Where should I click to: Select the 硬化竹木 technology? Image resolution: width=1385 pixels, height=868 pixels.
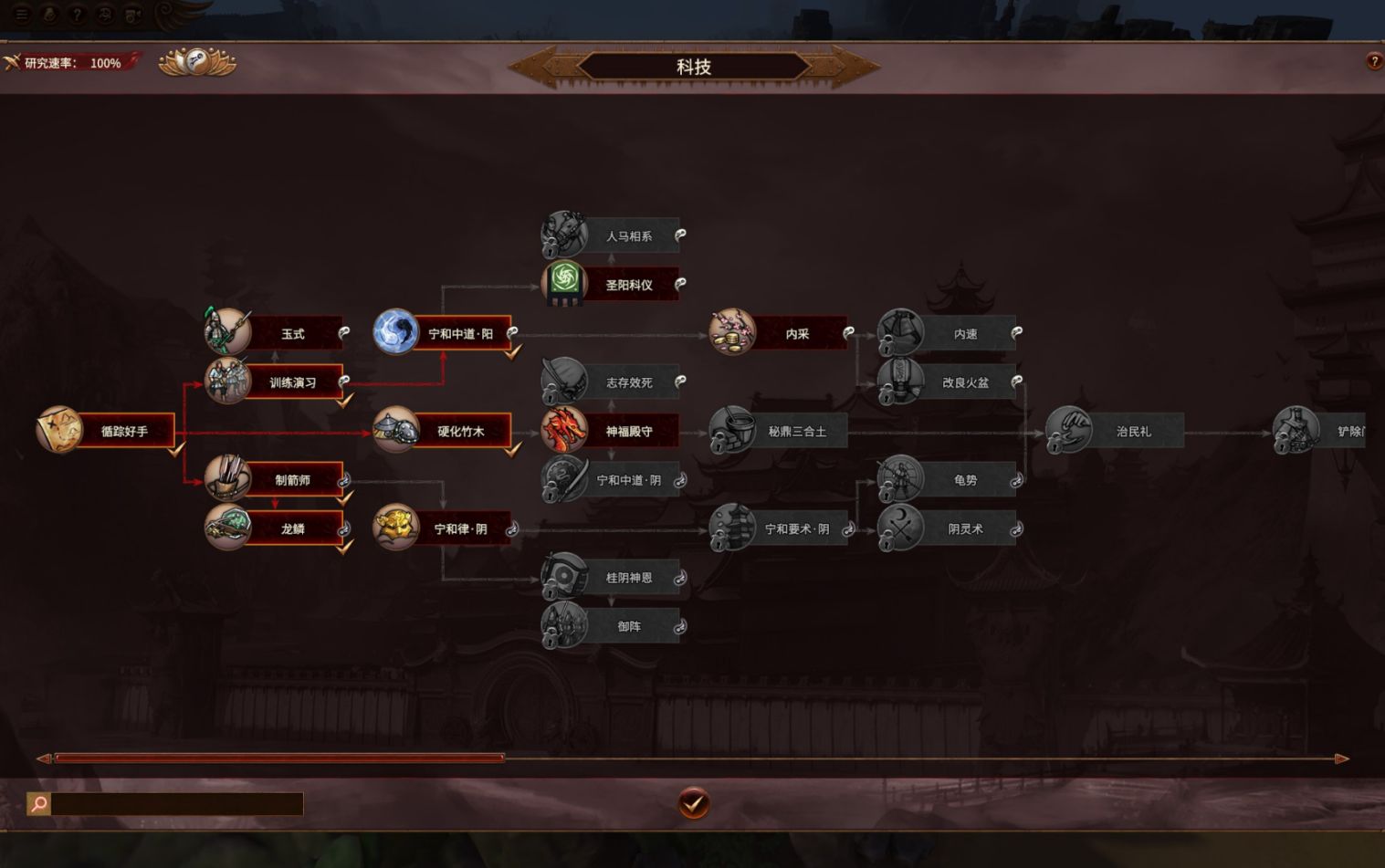(x=460, y=431)
